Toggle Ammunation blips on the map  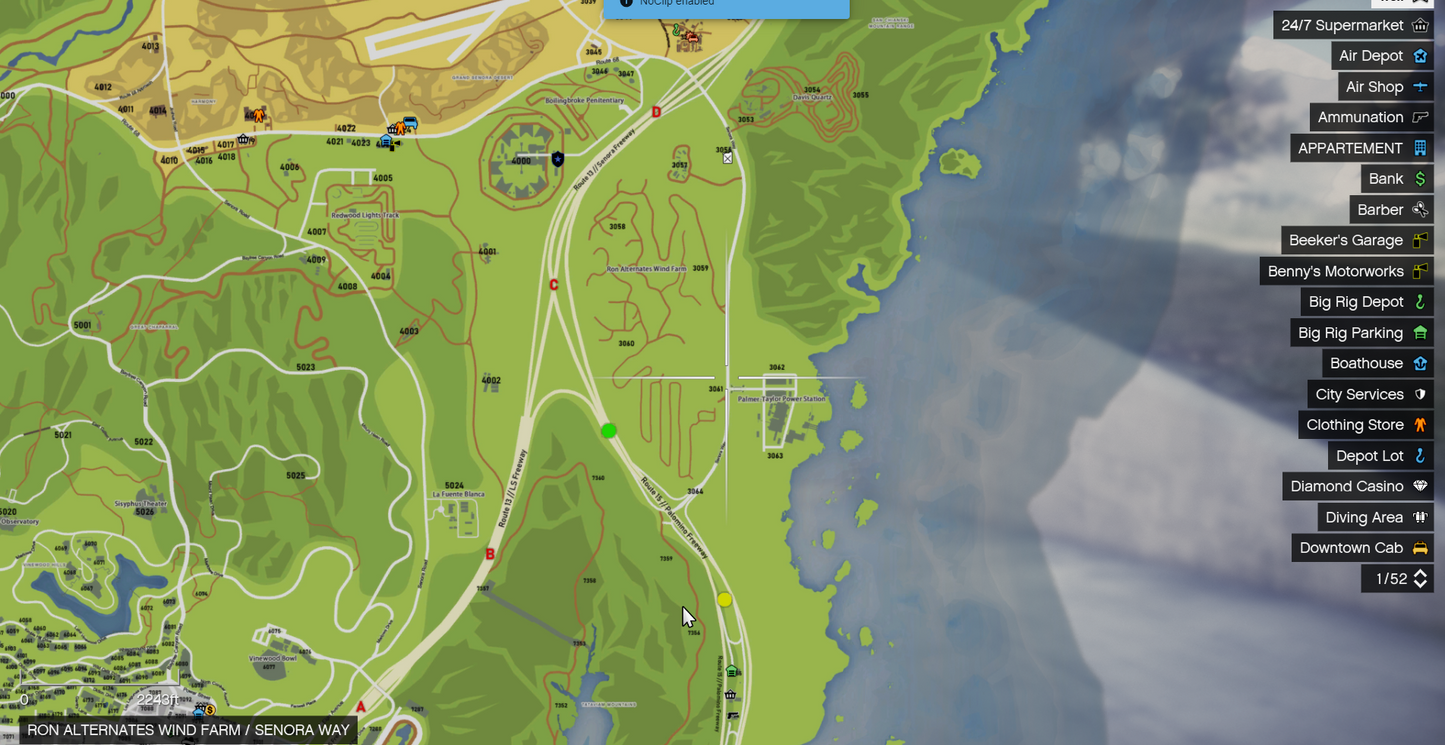[1372, 117]
